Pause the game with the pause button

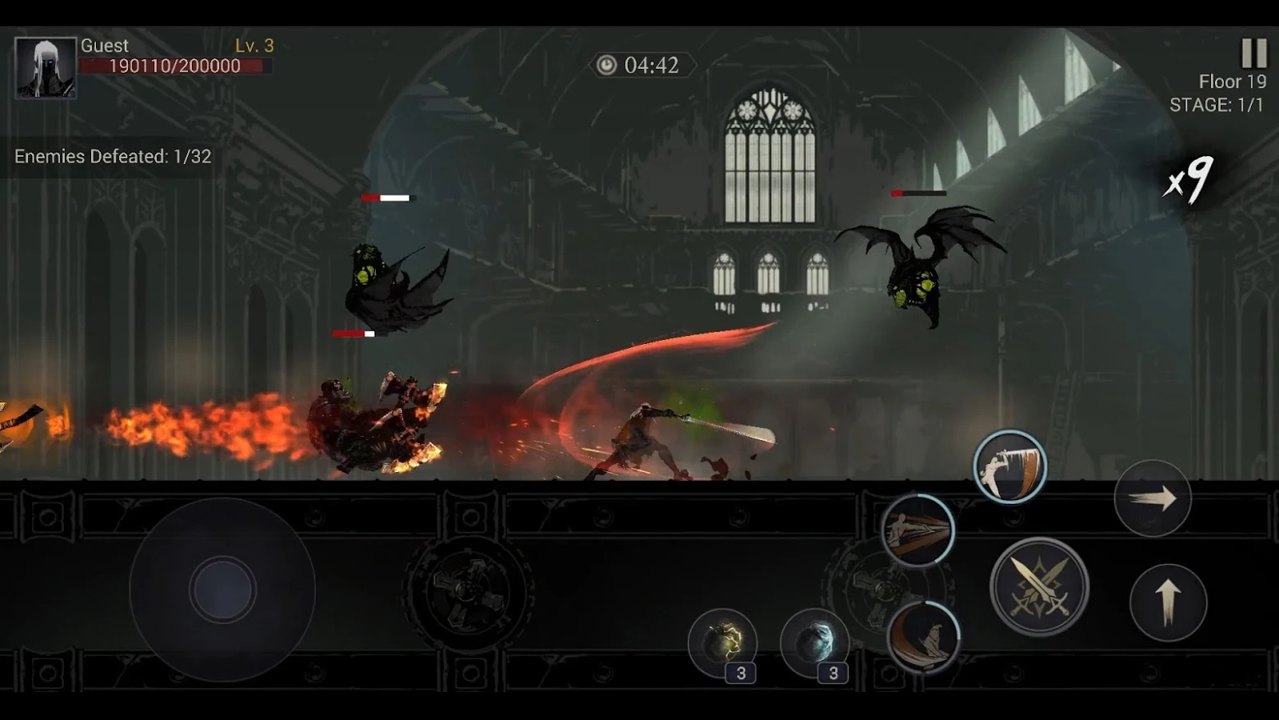point(1253,53)
